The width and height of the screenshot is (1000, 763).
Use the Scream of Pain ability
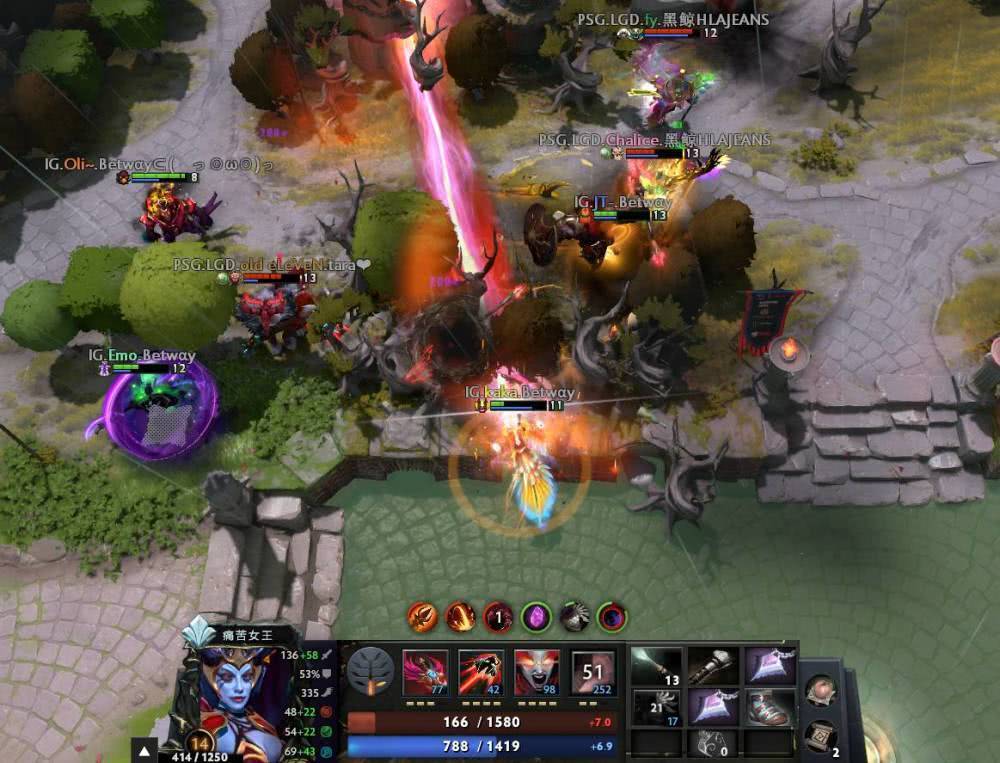pyautogui.click(x=537, y=671)
